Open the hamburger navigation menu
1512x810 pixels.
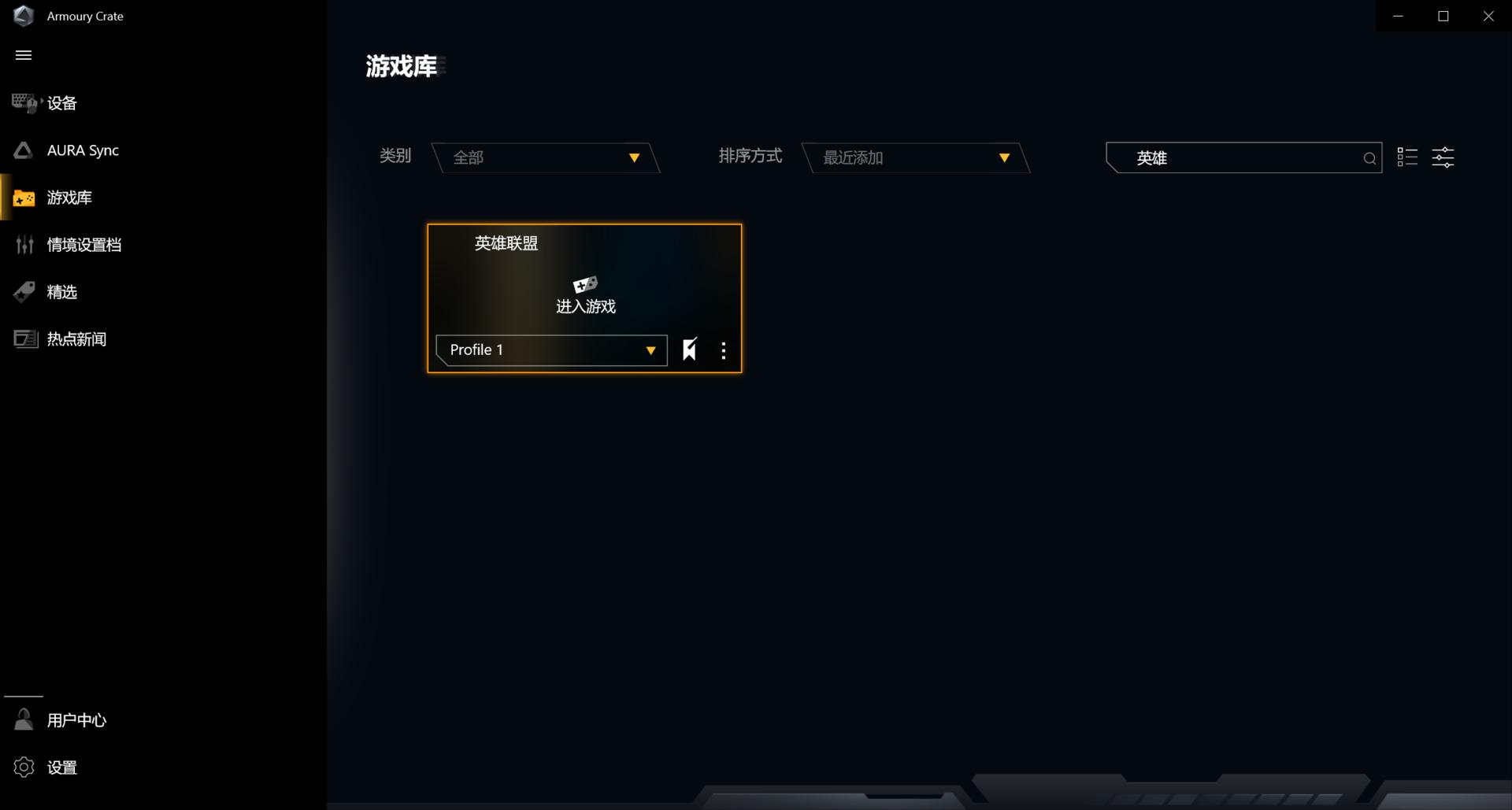click(24, 54)
